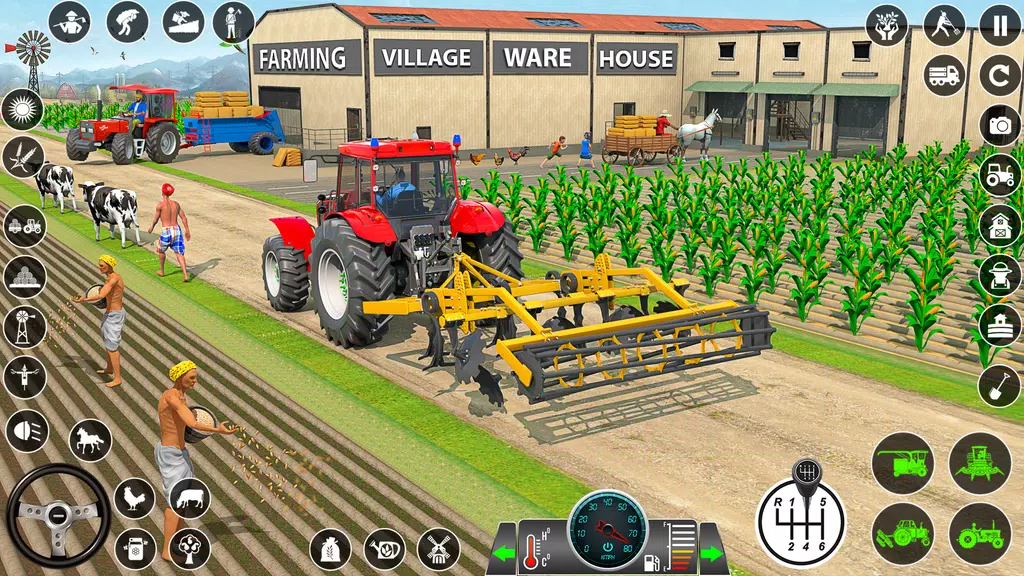The image size is (1024, 576).
Task: Tap the right turn arrow
Action: [712, 553]
